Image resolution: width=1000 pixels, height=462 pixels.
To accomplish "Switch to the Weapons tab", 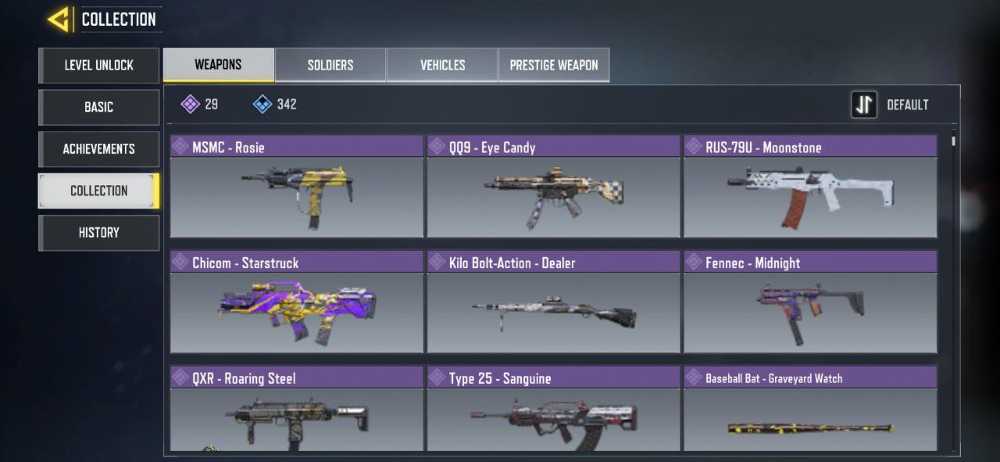I will pyautogui.click(x=218, y=65).
